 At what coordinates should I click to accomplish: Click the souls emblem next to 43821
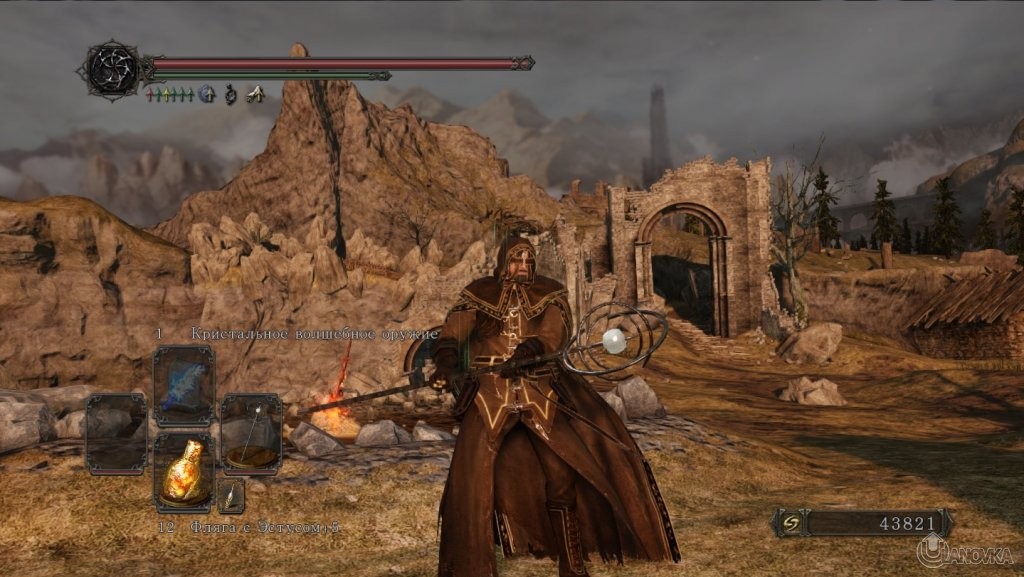tap(791, 523)
